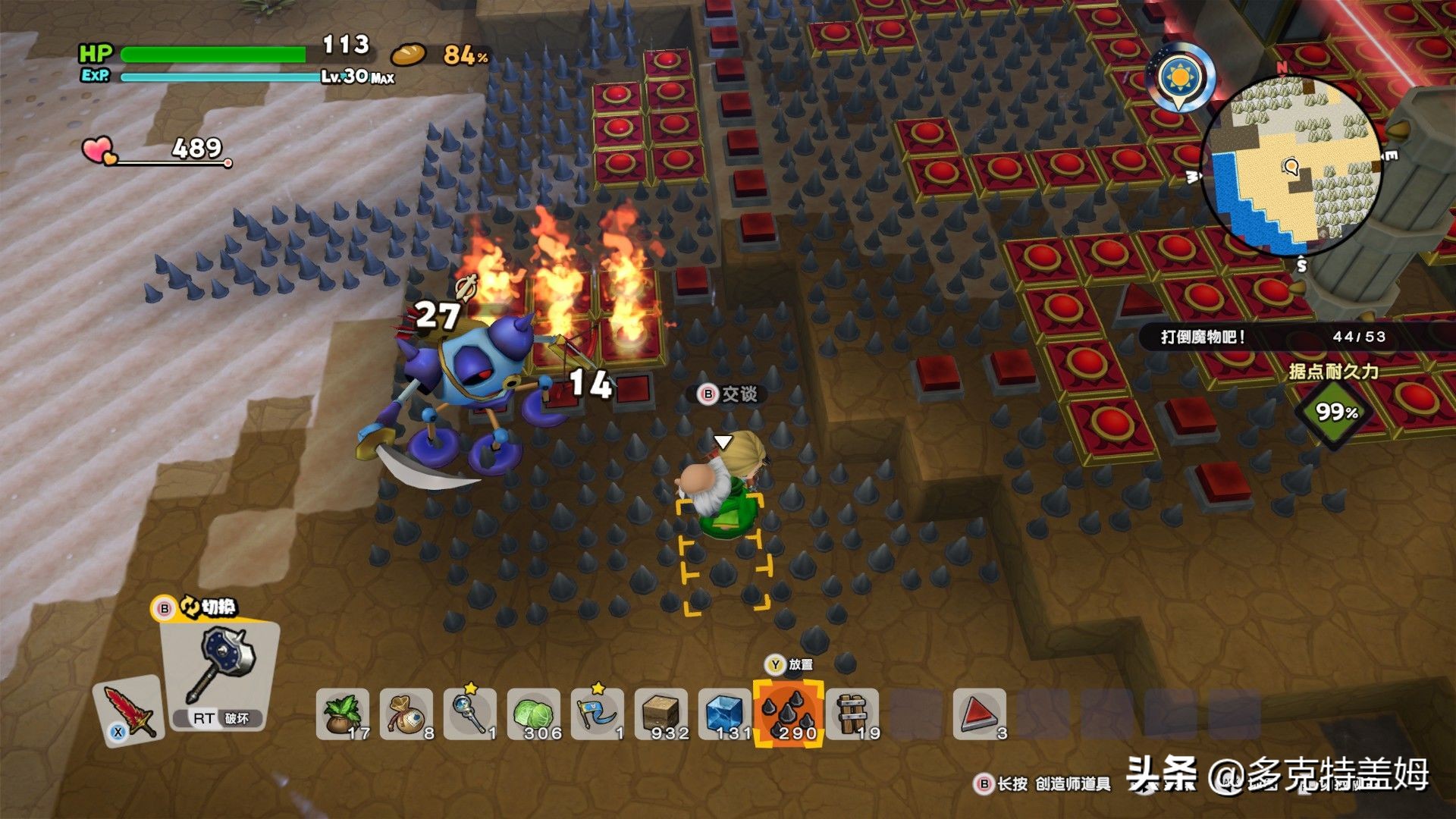Select the equipped hammer tool icon
1456x819 pixels.
pos(225,667)
